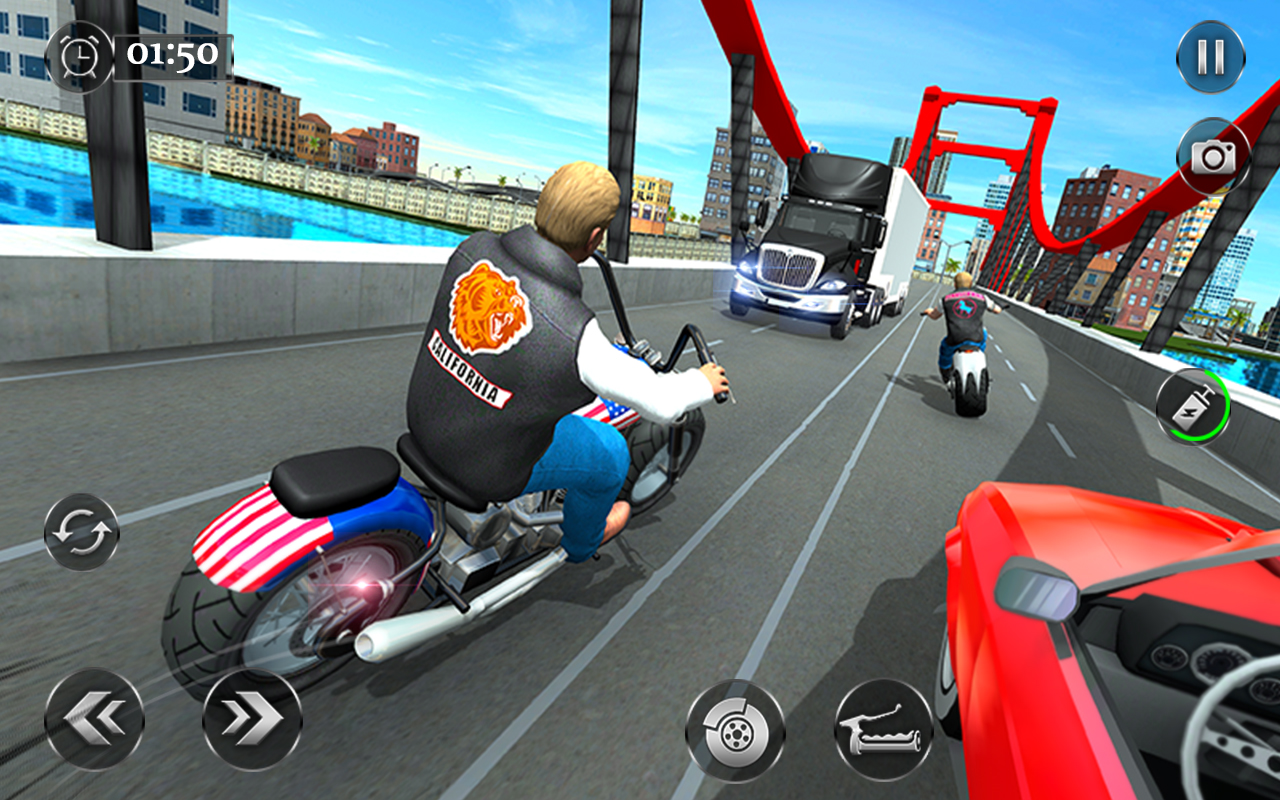This screenshot has width=1280, height=800.
Task: Tap the NOS bottle inside the green ring
Action: (1192, 405)
